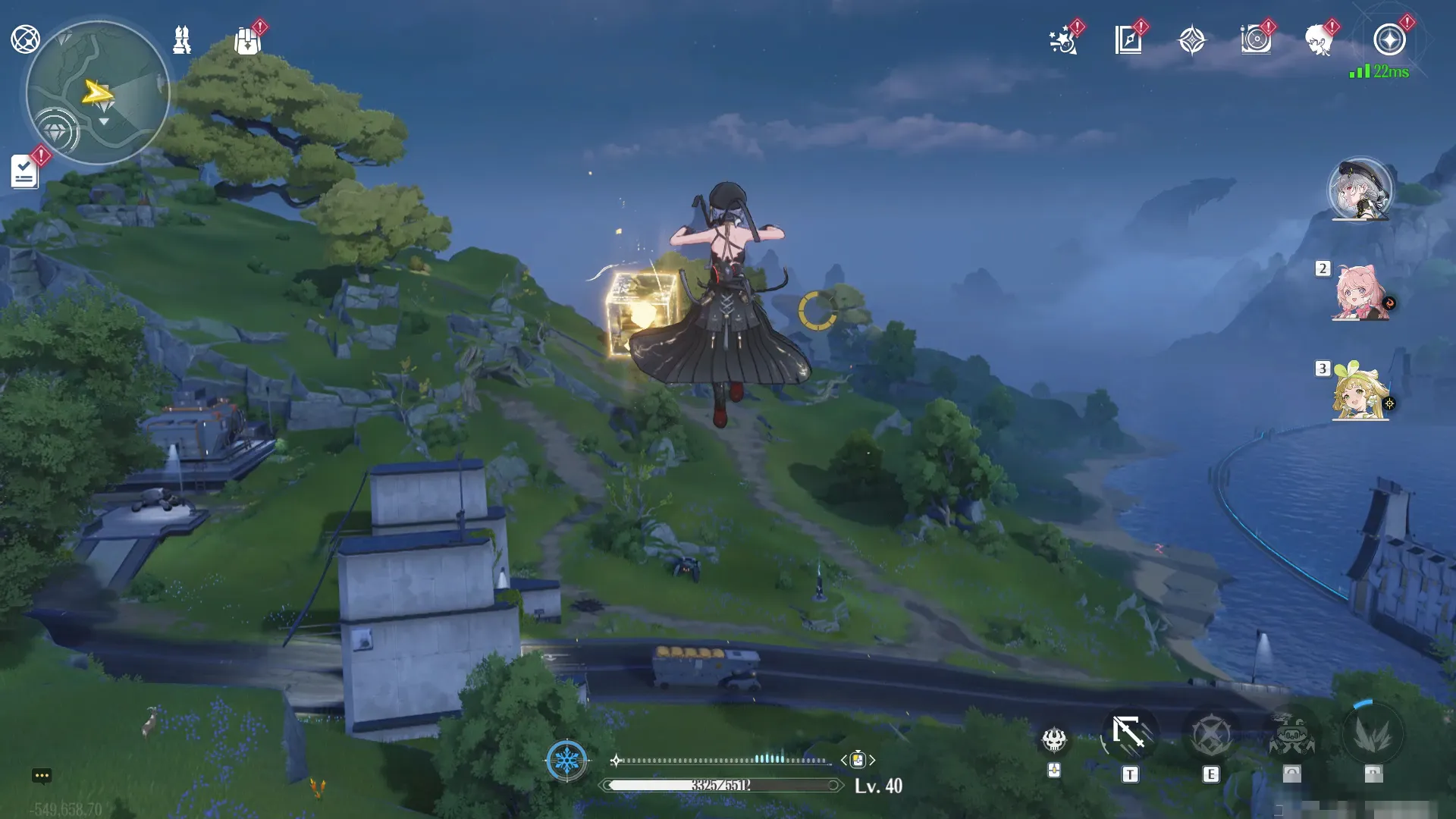
Task: Select the grey-haired active character portrait
Action: [1360, 190]
